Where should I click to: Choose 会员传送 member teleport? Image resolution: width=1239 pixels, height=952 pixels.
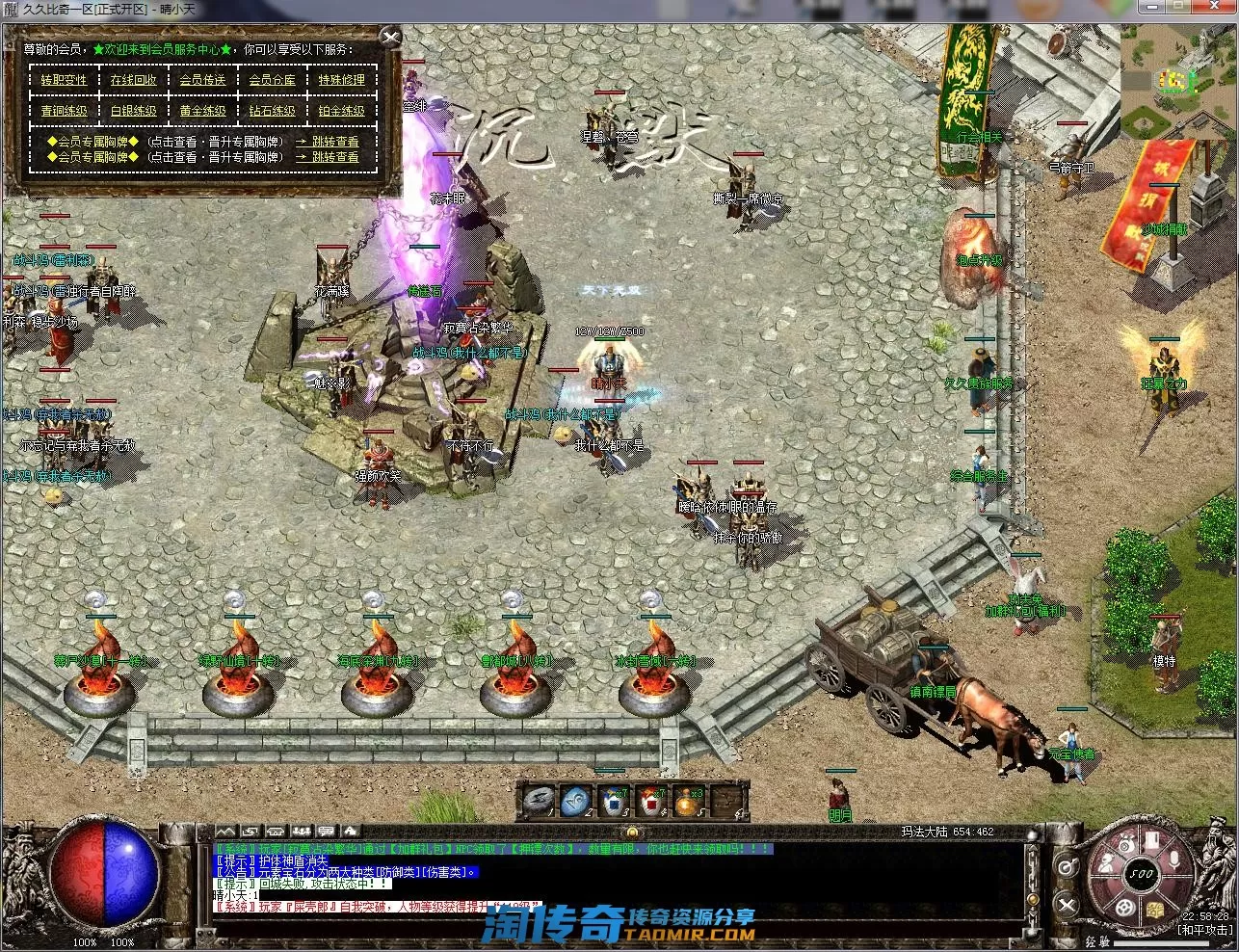tap(202, 80)
